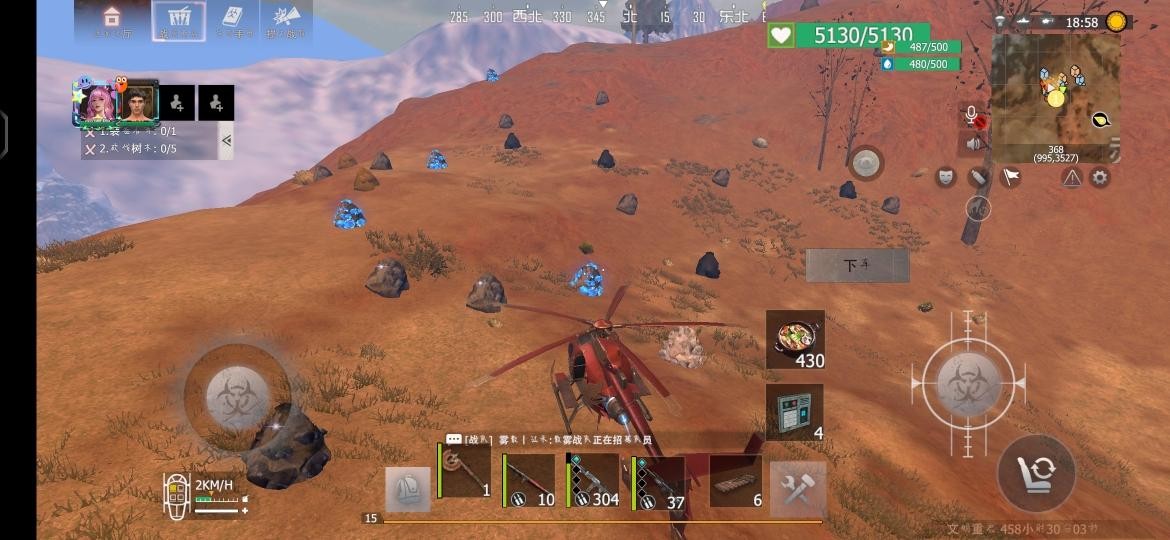Toggle the speaker voice output
1170x540 pixels.
coord(973,144)
